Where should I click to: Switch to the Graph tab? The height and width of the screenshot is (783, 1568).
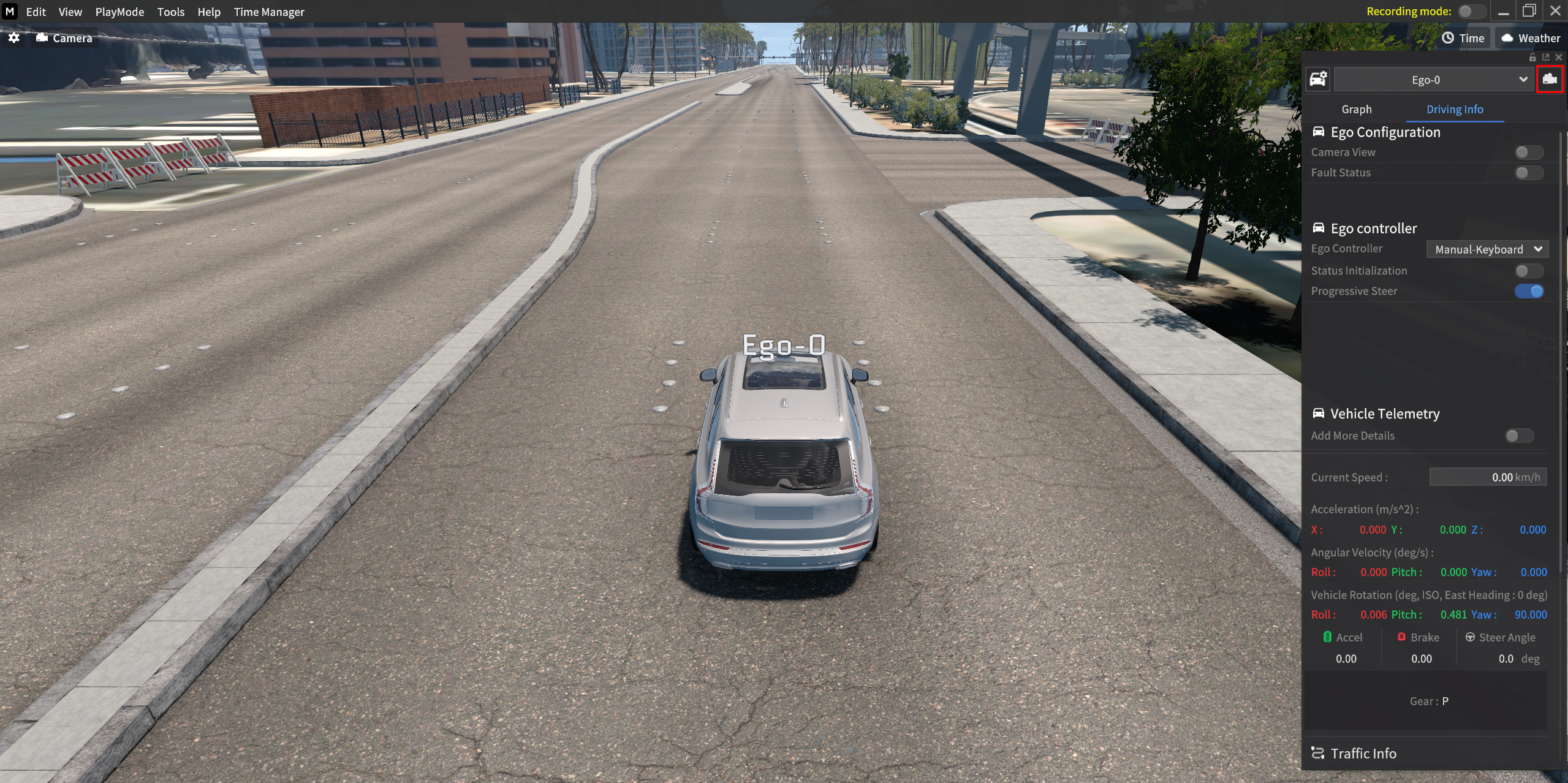coord(1357,109)
